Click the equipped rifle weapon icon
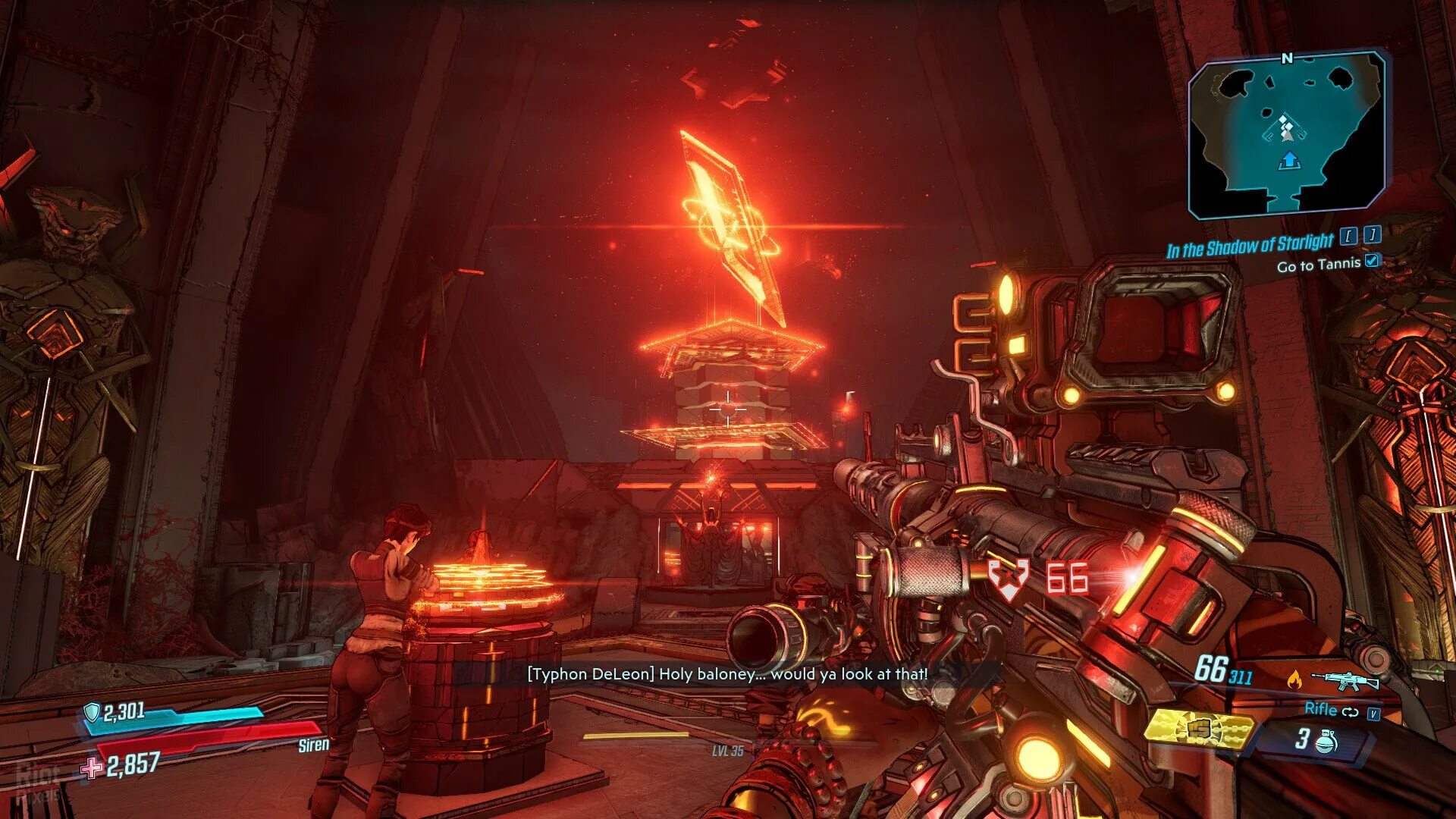This screenshot has width=1456, height=819. click(x=1345, y=680)
